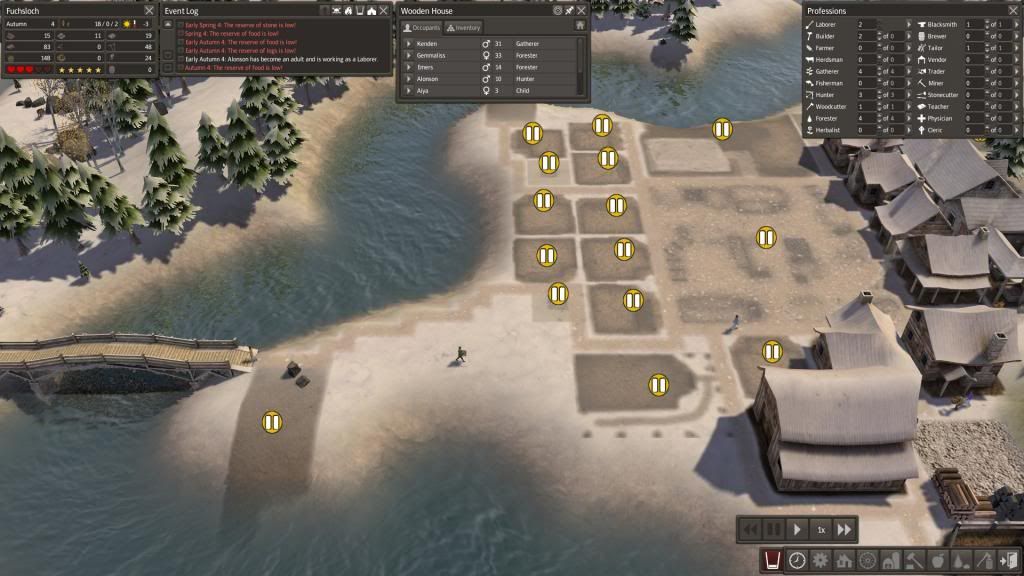The height and width of the screenshot is (576, 1024).
Task: Expand occupant Kenden's details
Action: point(408,44)
